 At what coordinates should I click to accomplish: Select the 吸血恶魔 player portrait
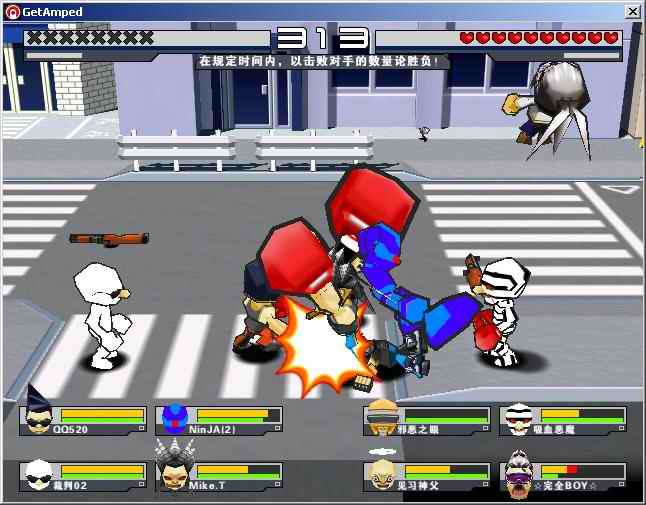pos(517,418)
